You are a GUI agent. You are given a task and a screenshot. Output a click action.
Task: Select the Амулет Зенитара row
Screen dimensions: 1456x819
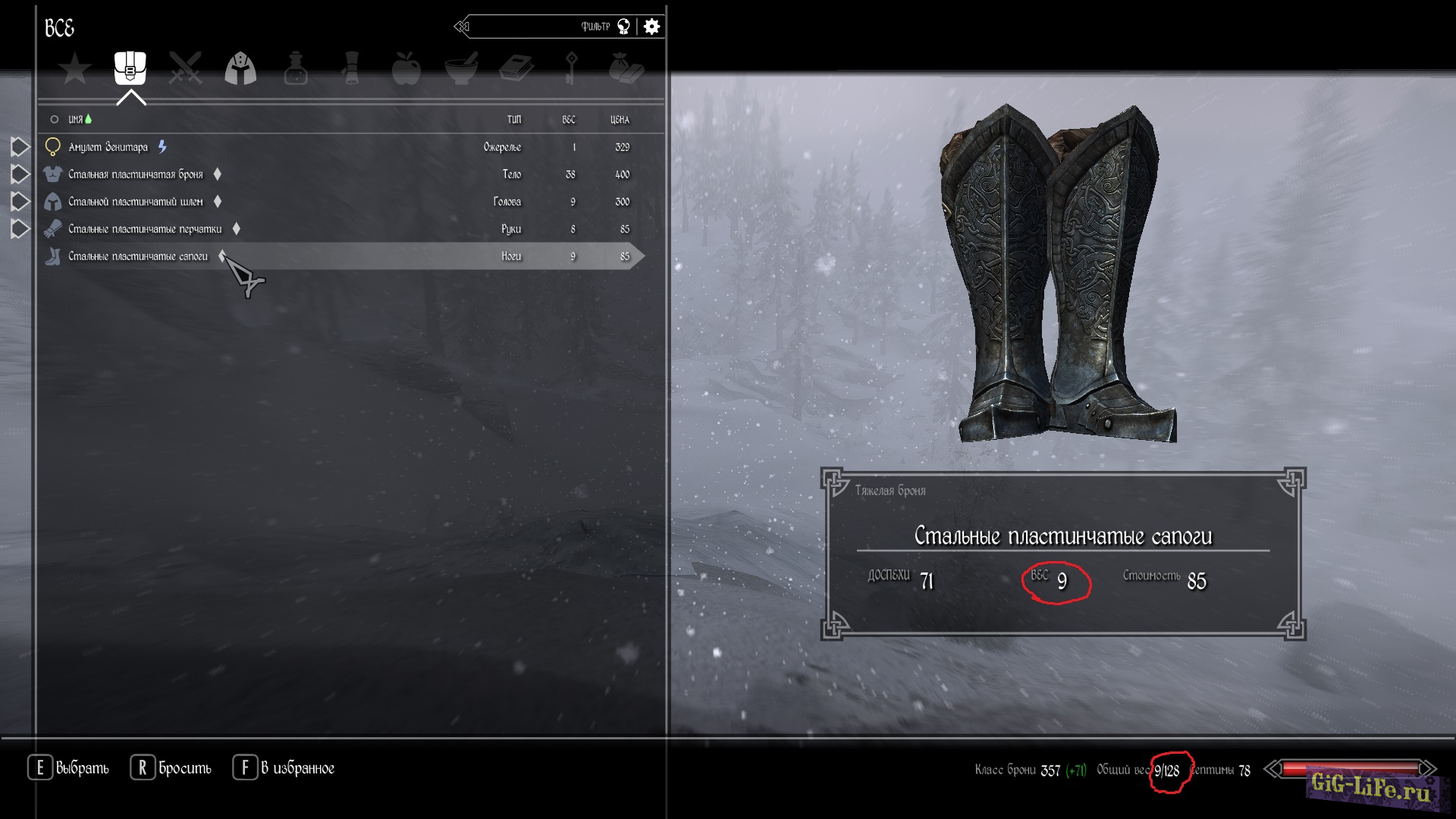(x=108, y=147)
